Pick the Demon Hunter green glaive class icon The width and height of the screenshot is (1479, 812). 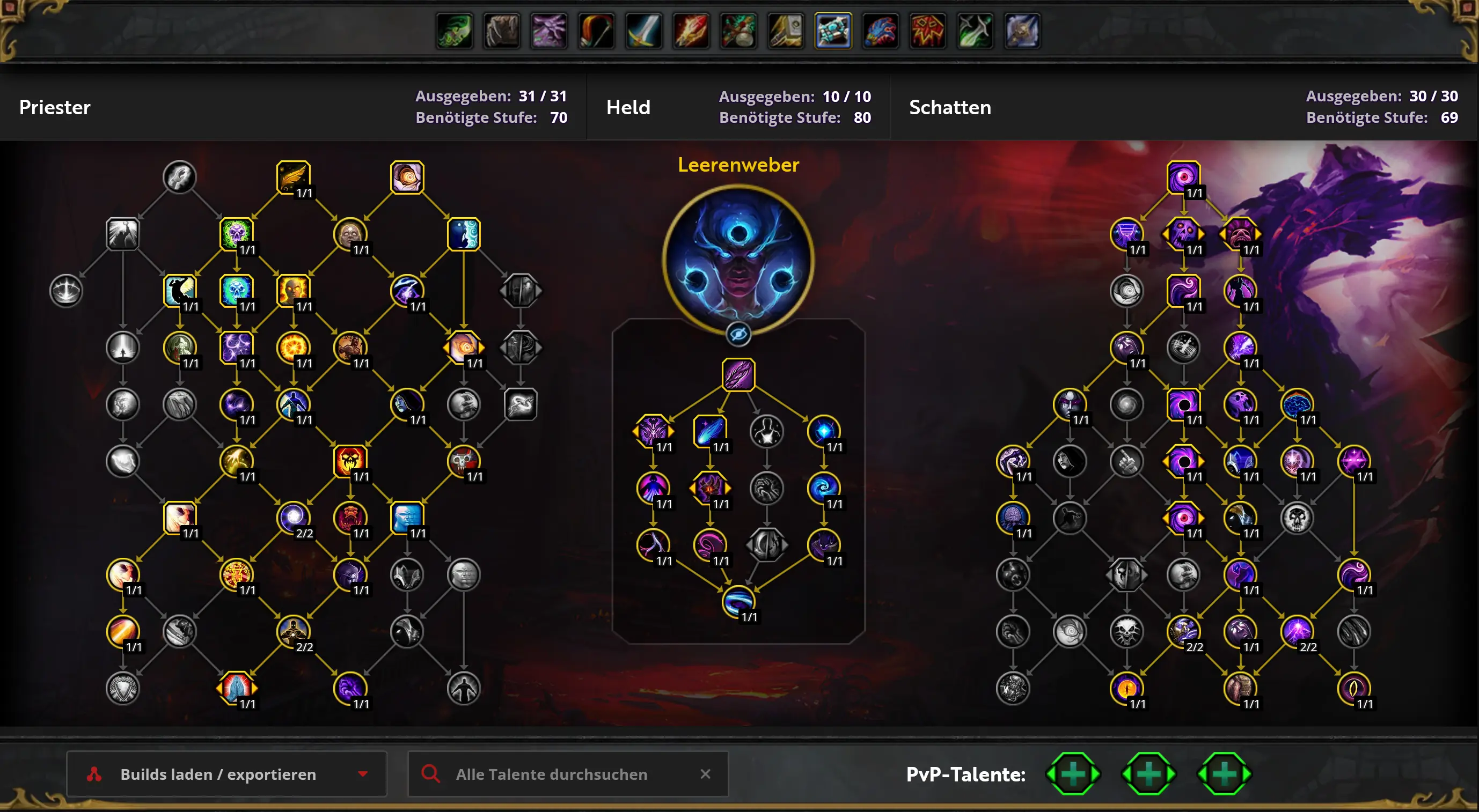[x=455, y=31]
